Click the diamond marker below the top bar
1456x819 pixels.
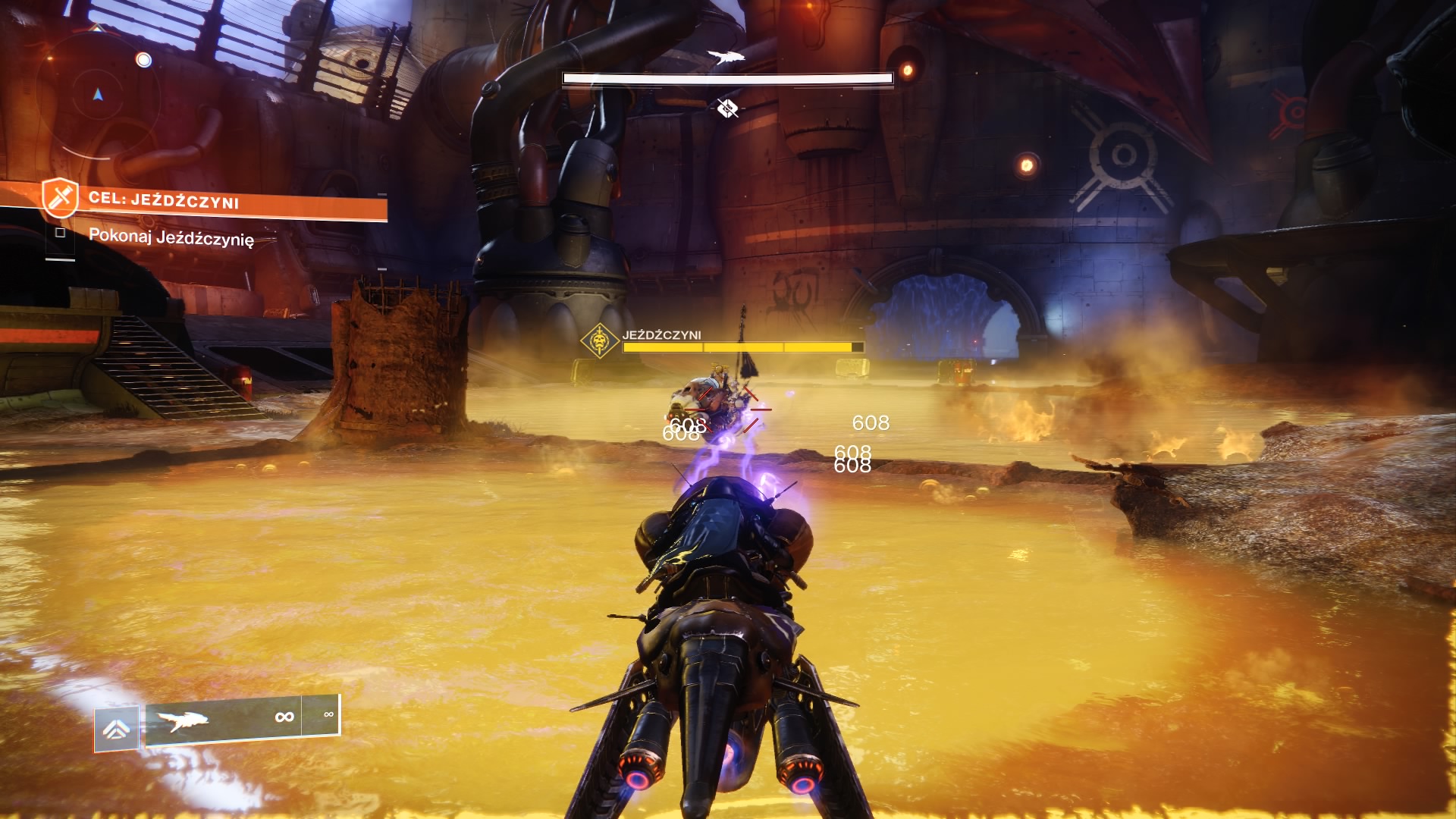(x=727, y=108)
